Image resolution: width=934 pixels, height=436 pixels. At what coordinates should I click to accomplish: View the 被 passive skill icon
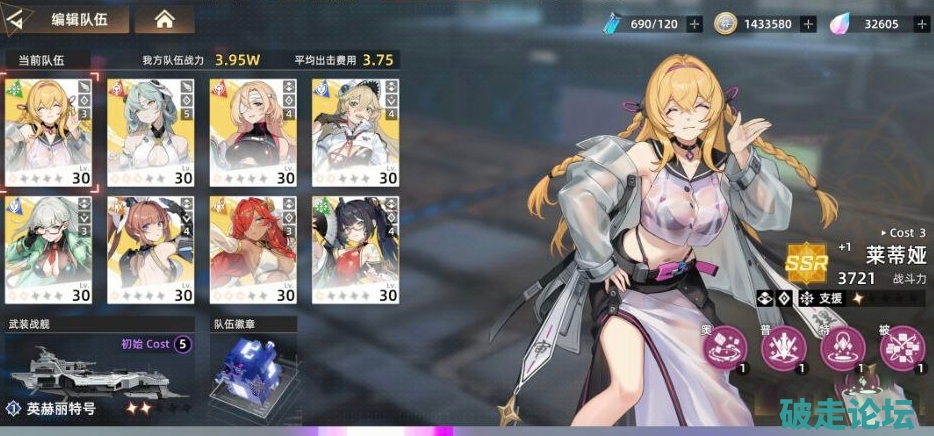[901, 348]
